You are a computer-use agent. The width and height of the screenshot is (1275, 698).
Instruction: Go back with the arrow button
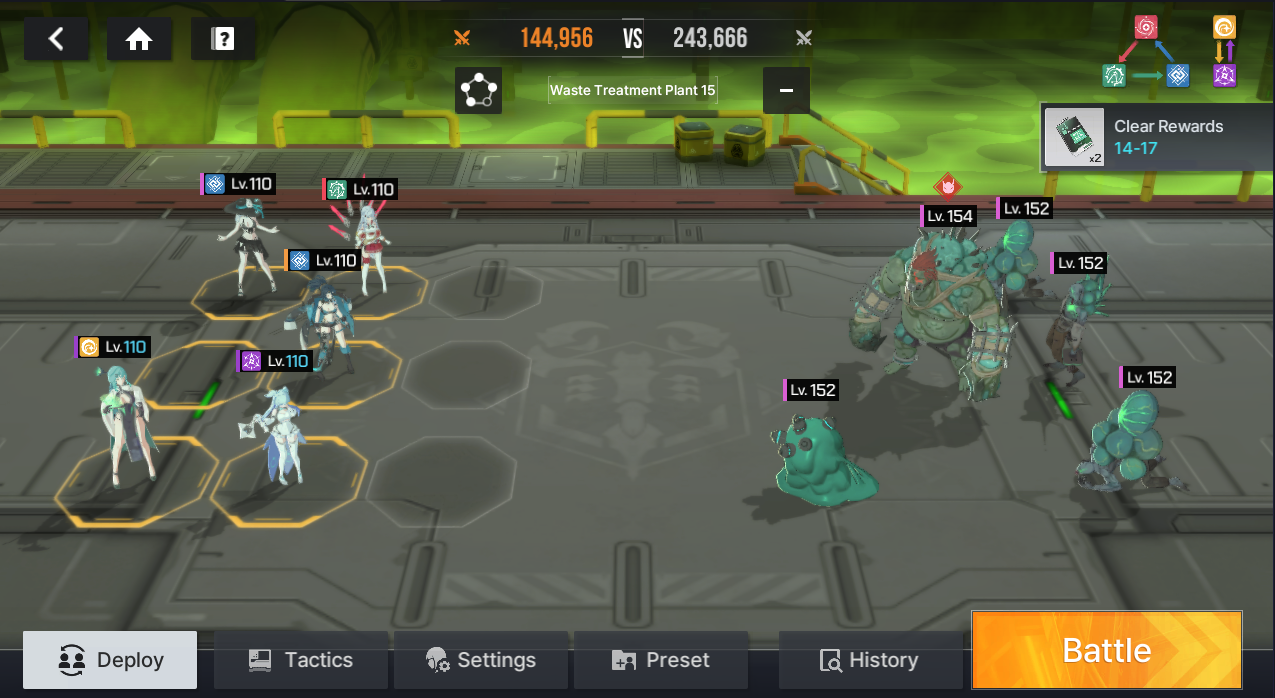(56, 39)
